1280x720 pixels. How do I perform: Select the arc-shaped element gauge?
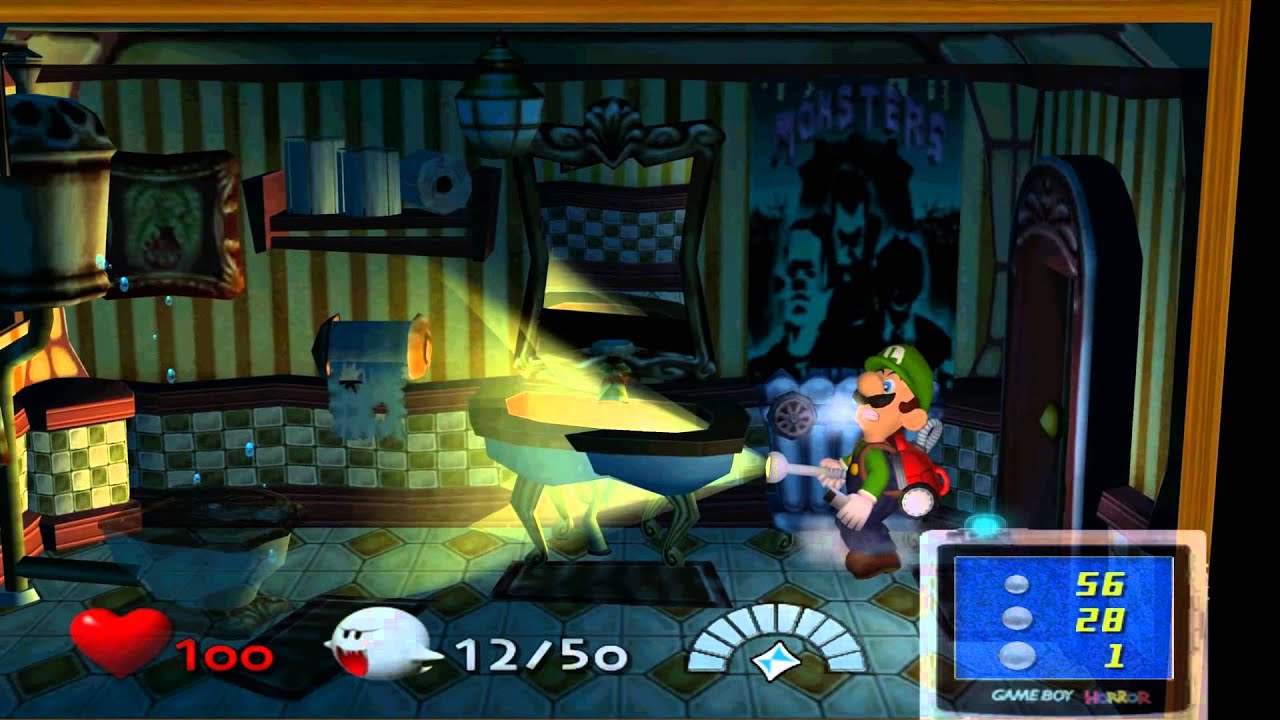click(x=777, y=642)
